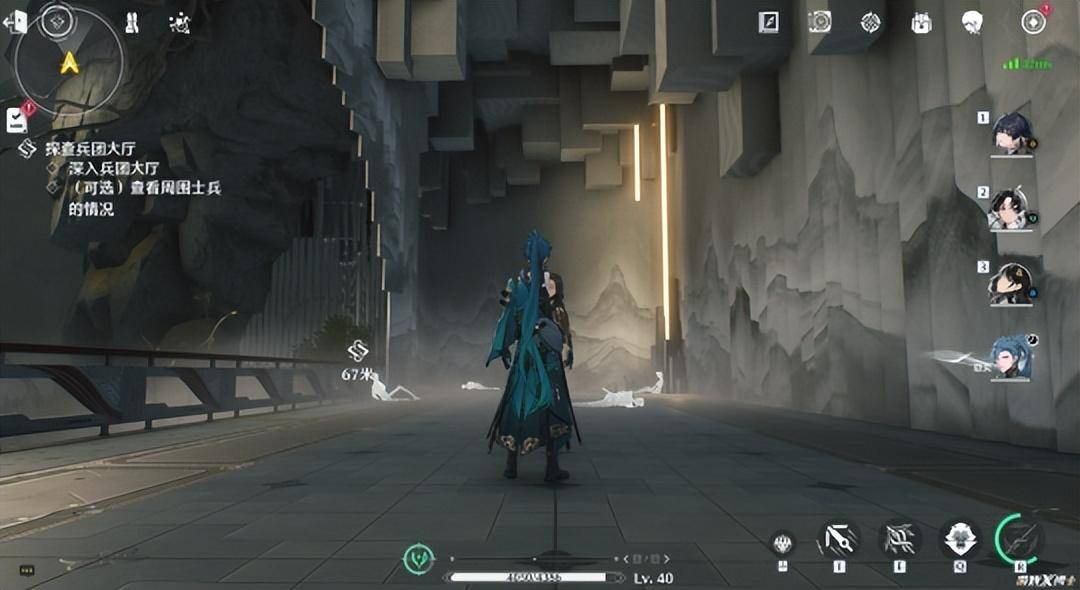Activate the echo skill beast icon
Image resolution: width=1080 pixels, height=590 pixels.
(x=960, y=540)
